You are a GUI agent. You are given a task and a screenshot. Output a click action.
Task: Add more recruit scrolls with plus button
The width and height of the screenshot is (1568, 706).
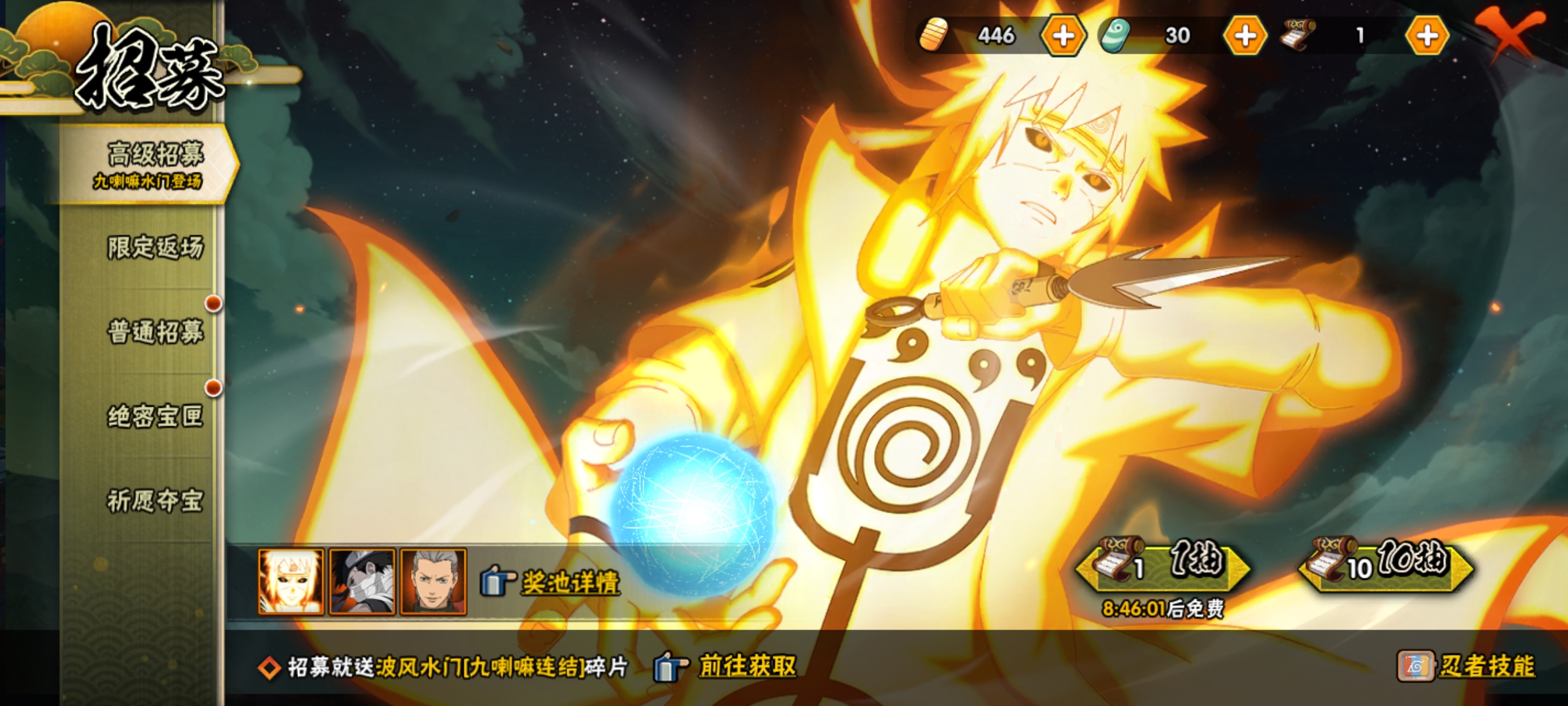(x=1427, y=36)
